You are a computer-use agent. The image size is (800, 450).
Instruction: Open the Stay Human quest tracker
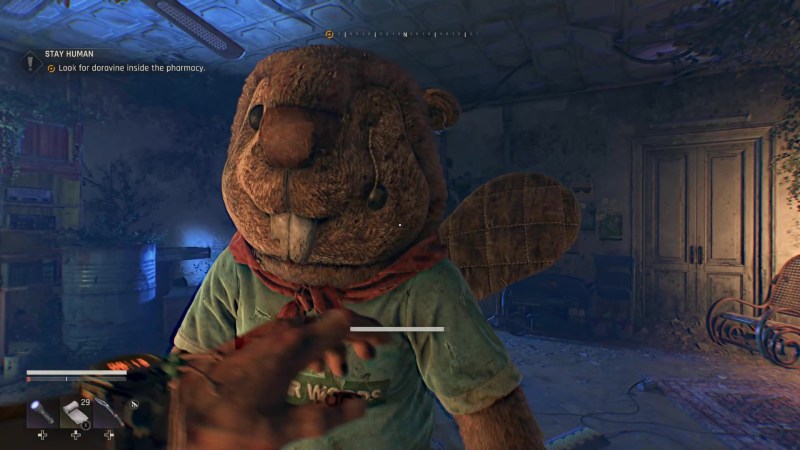70,54
